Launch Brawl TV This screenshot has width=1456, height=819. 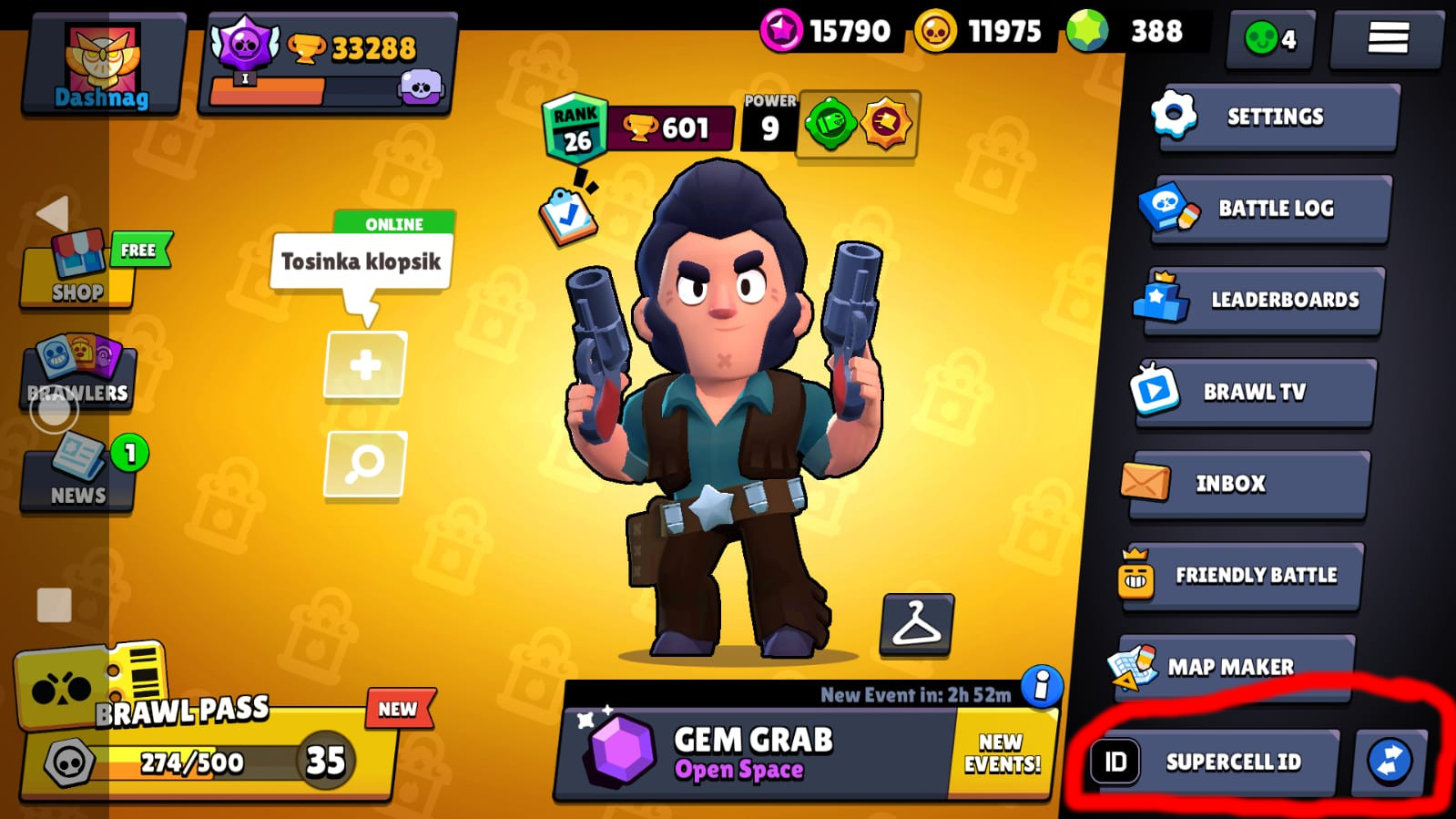[1255, 392]
